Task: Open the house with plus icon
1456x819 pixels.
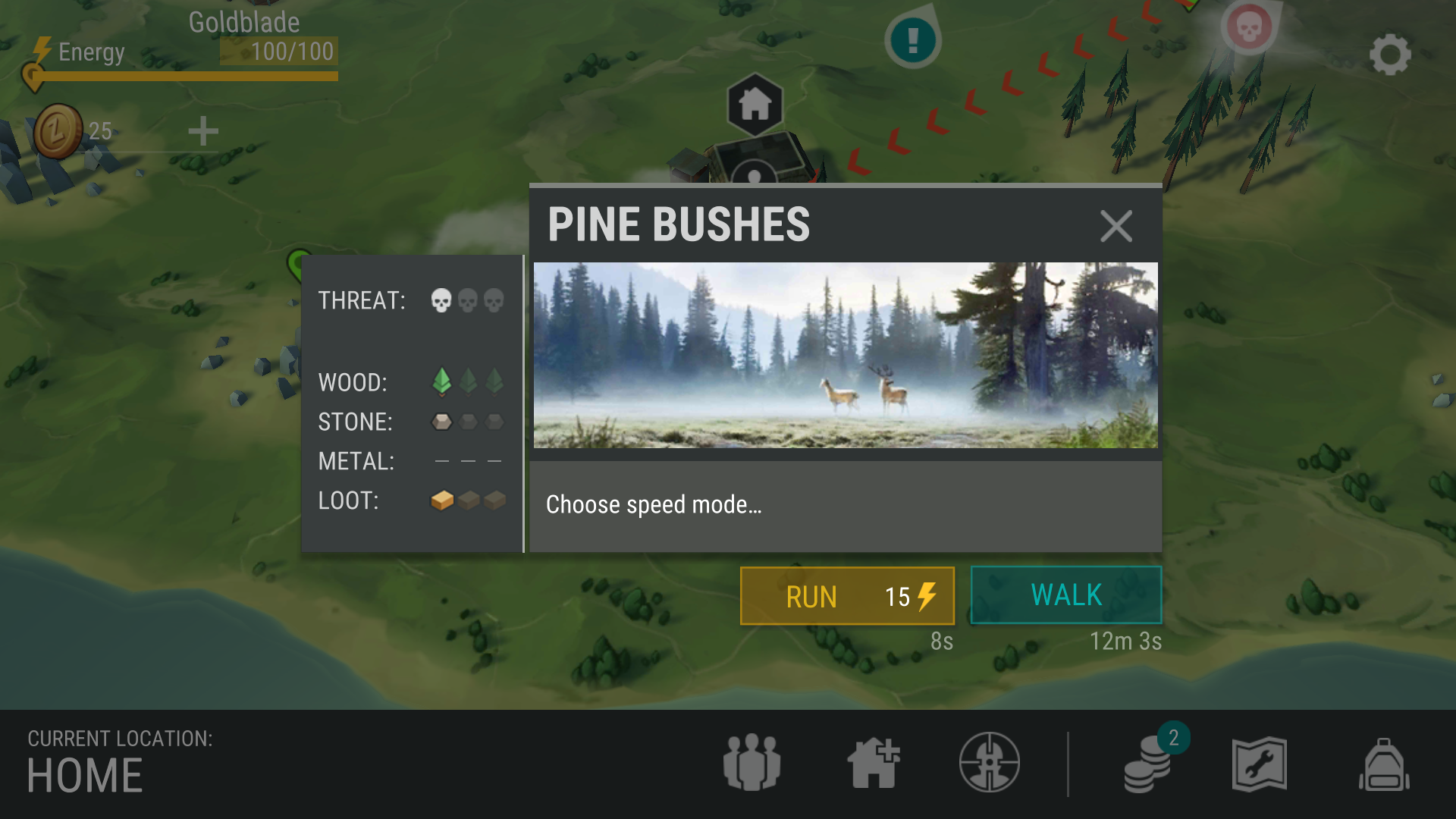Action: (873, 762)
